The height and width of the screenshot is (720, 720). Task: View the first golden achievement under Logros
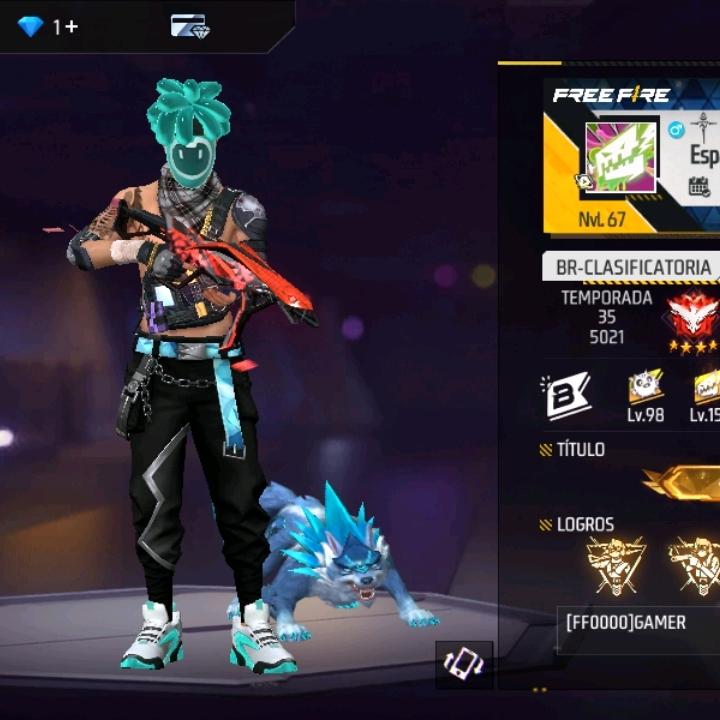pos(615,565)
